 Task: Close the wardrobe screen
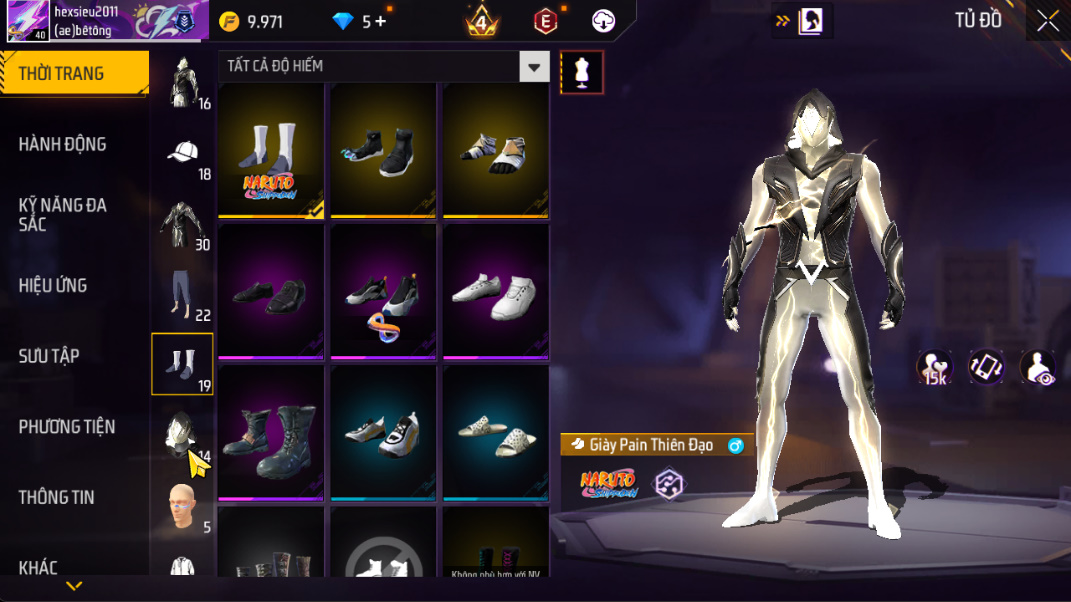[1047, 21]
